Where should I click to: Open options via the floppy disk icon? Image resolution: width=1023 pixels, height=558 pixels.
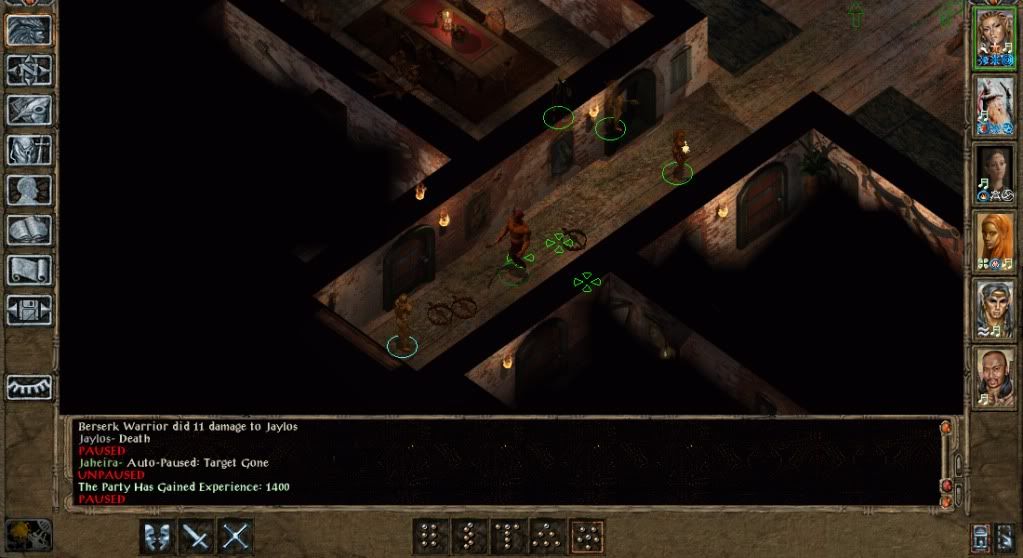[29, 310]
